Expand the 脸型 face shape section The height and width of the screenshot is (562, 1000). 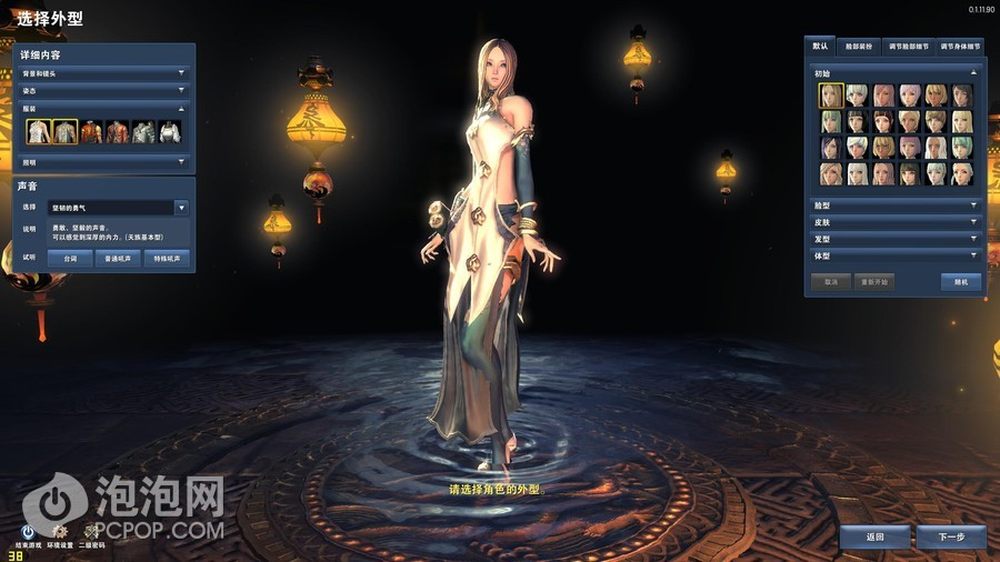[894, 205]
